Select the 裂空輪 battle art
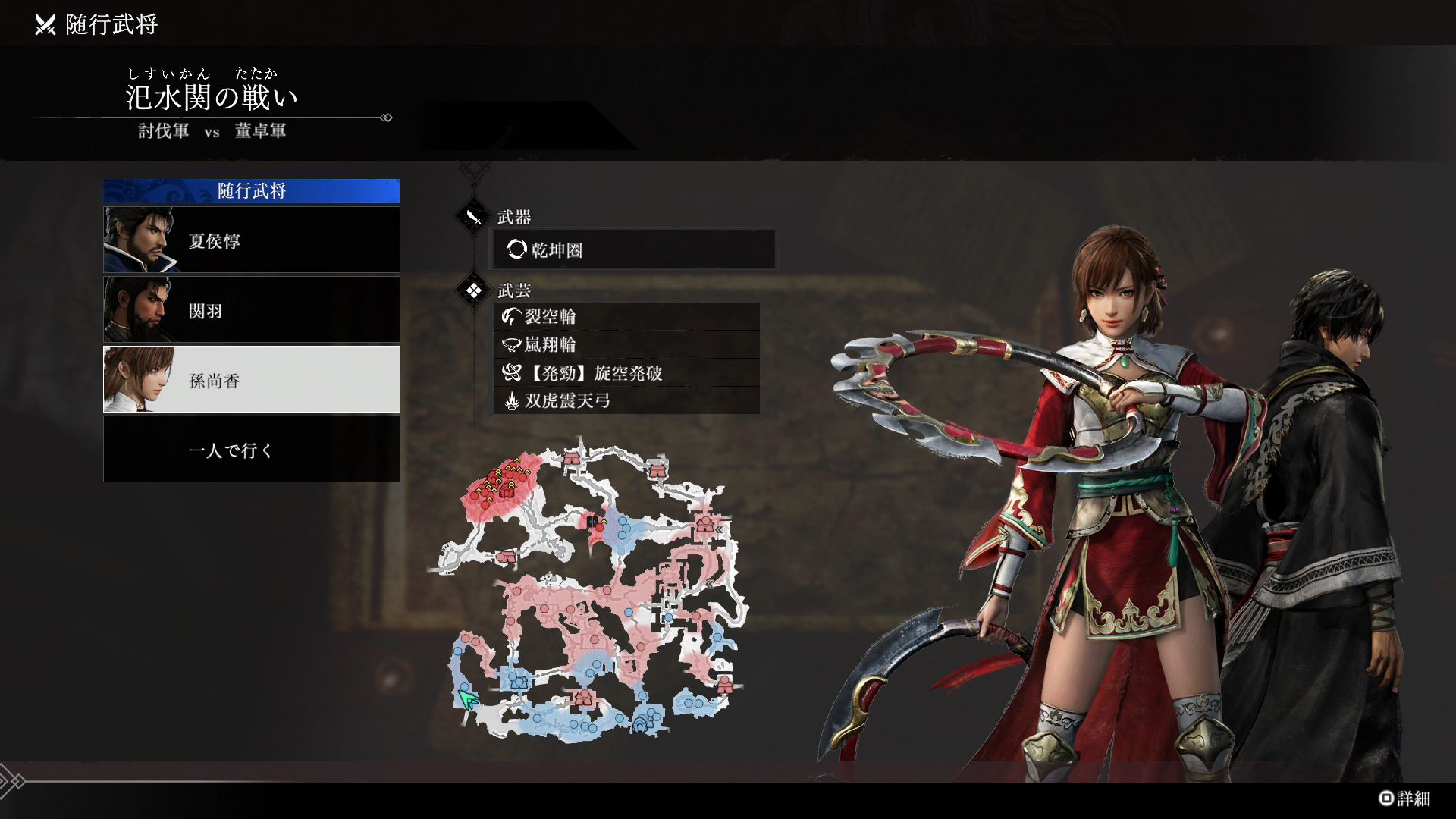The width and height of the screenshot is (1456, 819). click(626, 316)
